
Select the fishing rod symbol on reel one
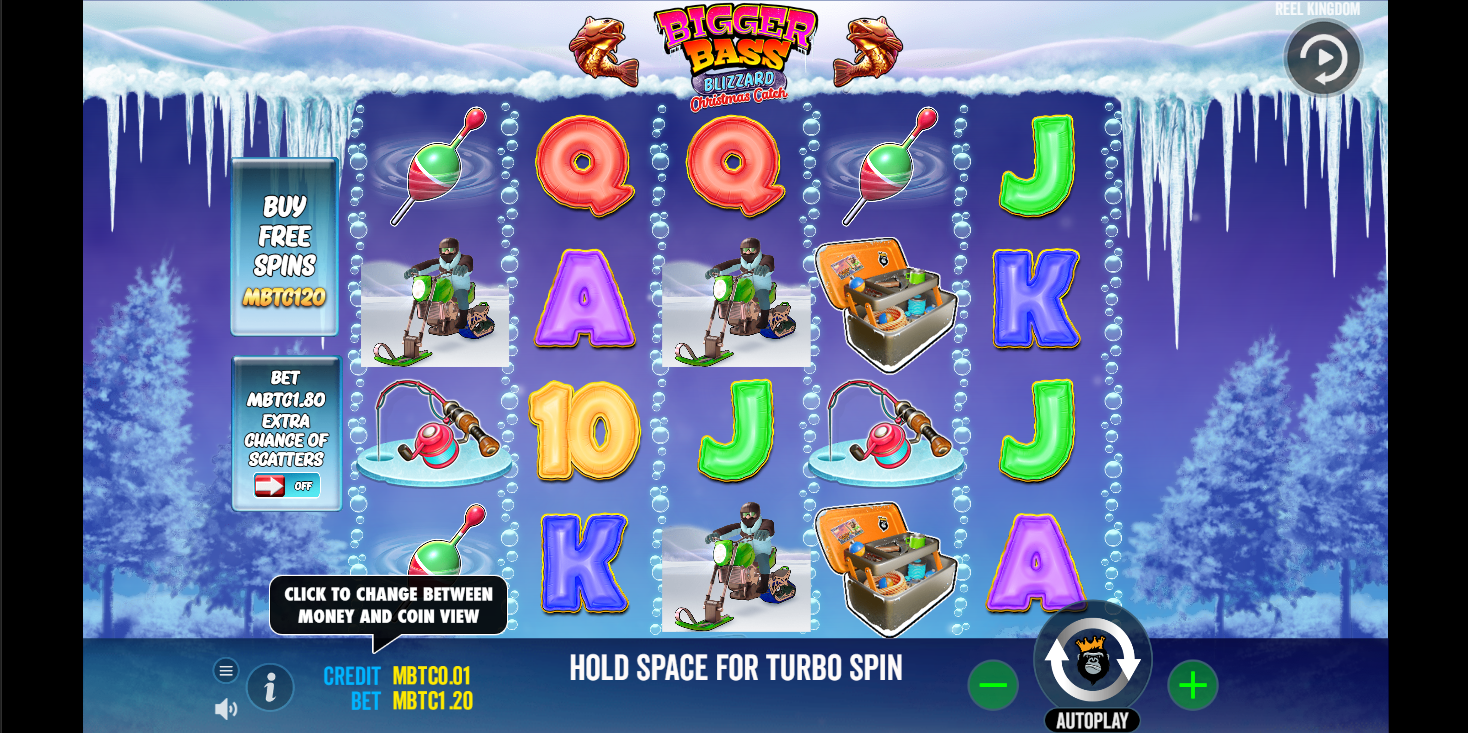pyautogui.click(x=435, y=432)
